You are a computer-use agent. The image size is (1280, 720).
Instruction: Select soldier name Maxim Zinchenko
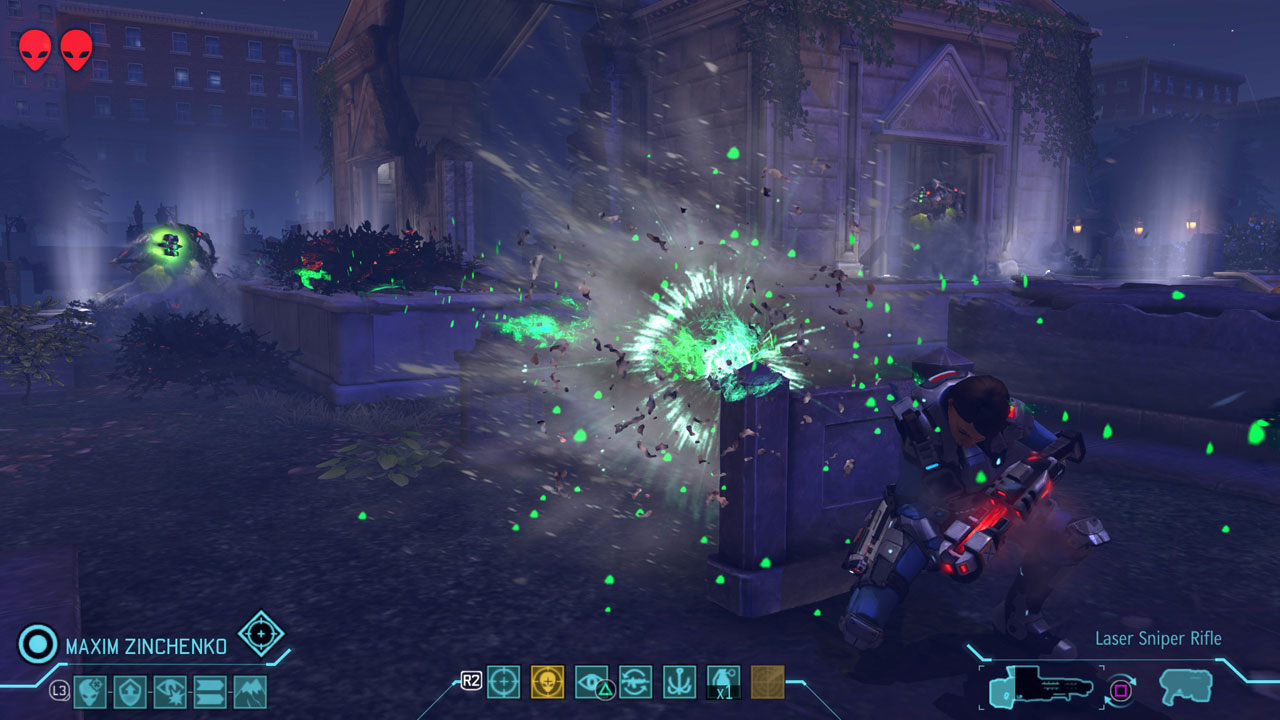point(146,646)
